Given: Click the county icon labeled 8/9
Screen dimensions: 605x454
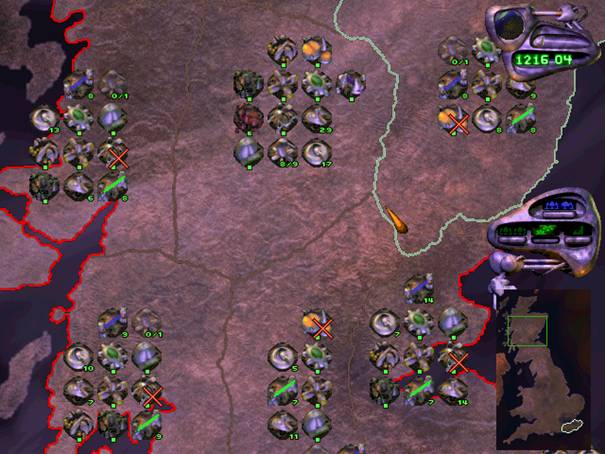Looking at the screenshot, I should click(282, 152).
